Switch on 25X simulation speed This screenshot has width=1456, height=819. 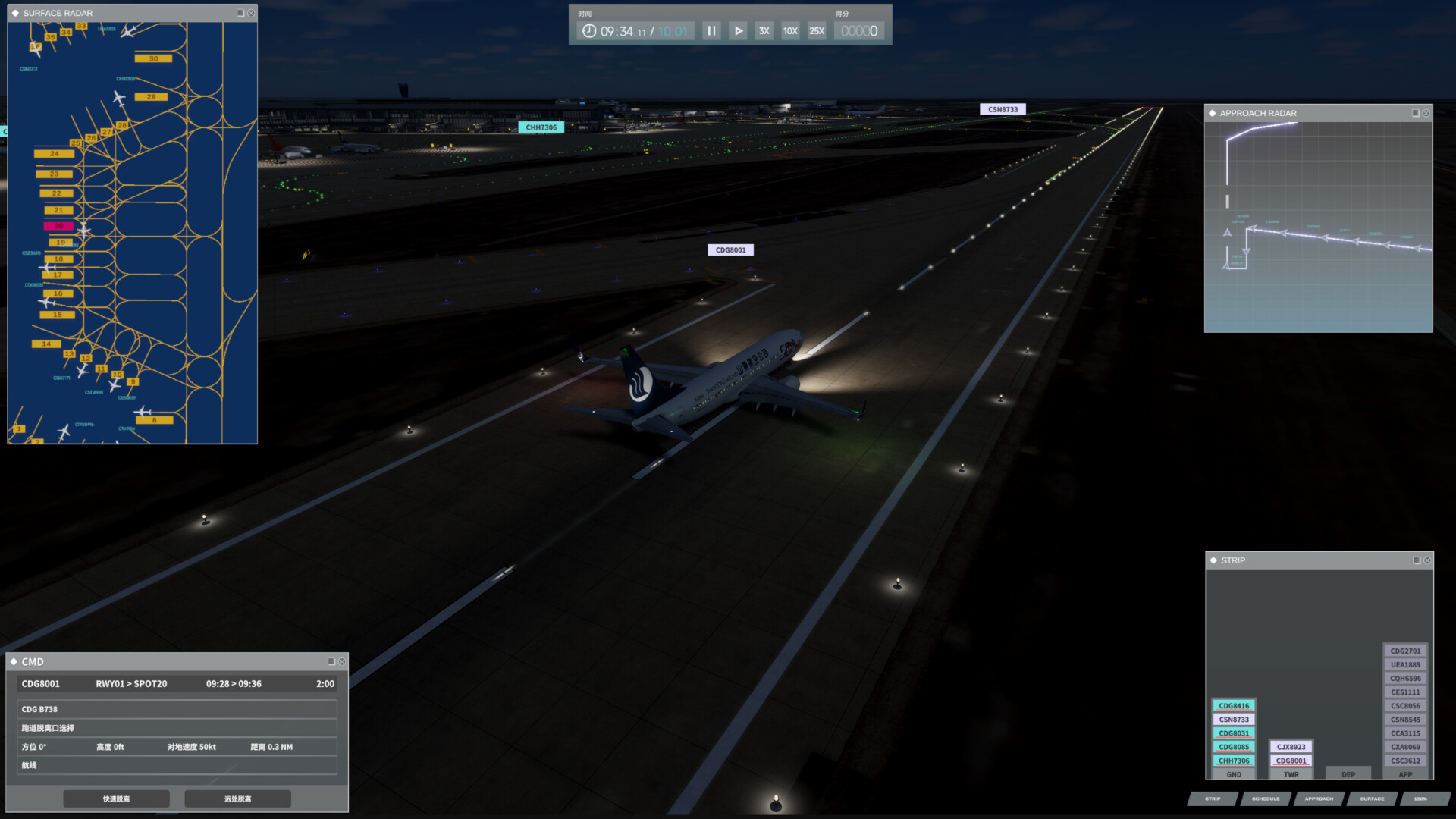click(815, 31)
